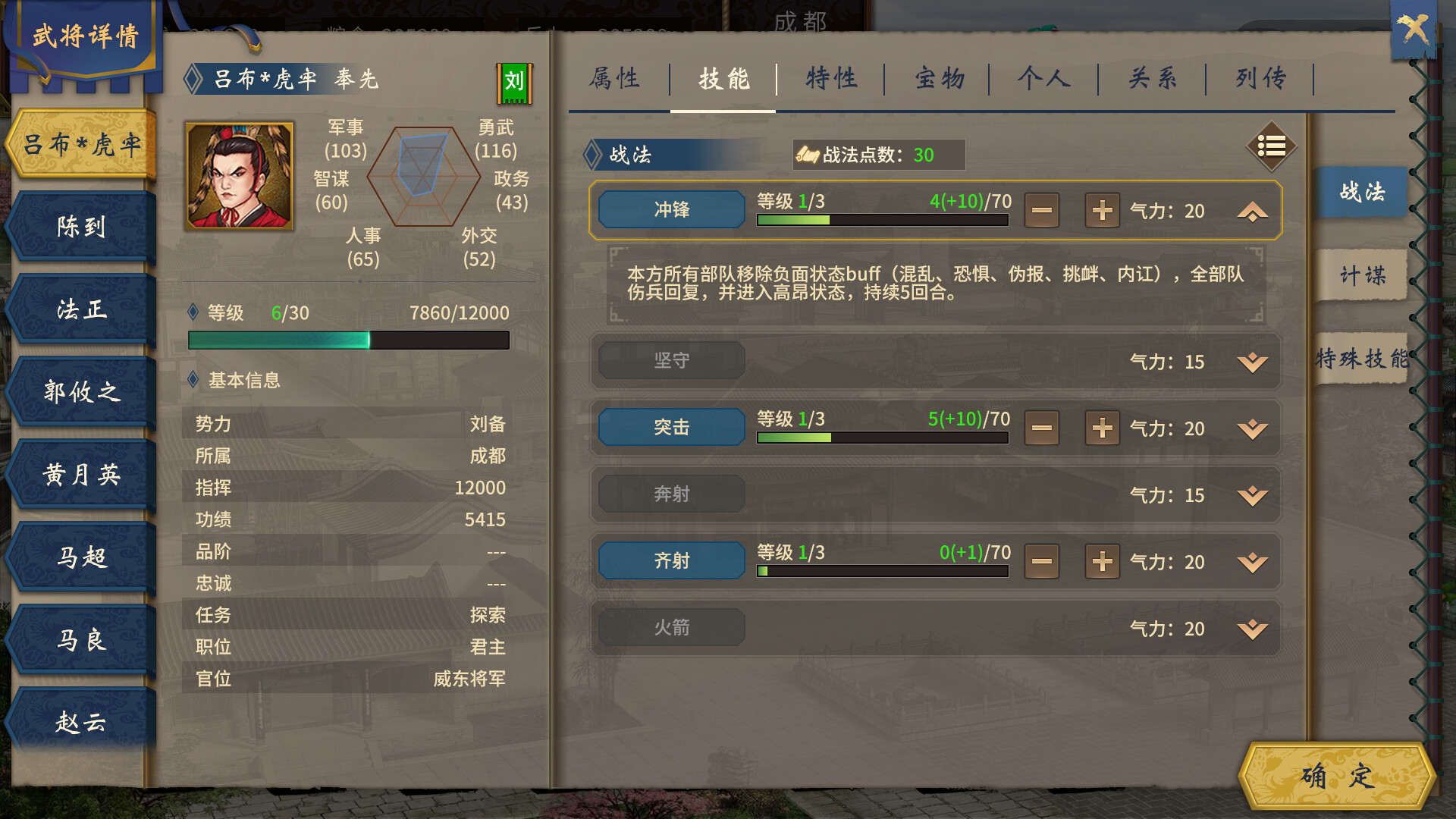Collapse the 冲锋 skill description panel
Image resolution: width=1456 pixels, height=819 pixels.
1250,210
